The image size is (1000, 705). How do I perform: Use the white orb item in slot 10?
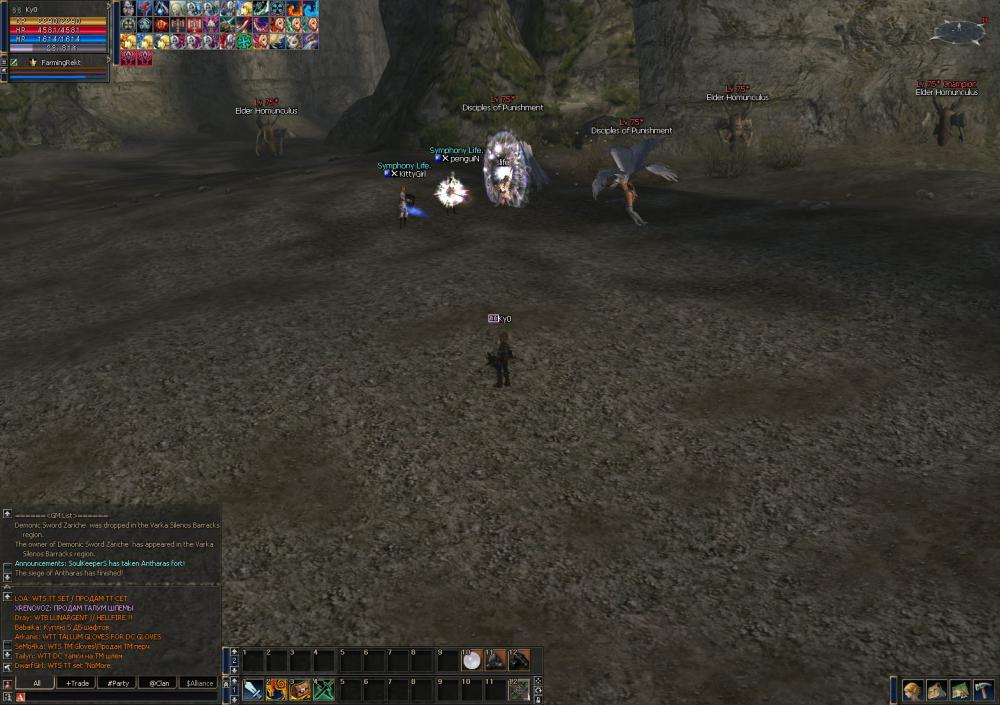[x=471, y=660]
